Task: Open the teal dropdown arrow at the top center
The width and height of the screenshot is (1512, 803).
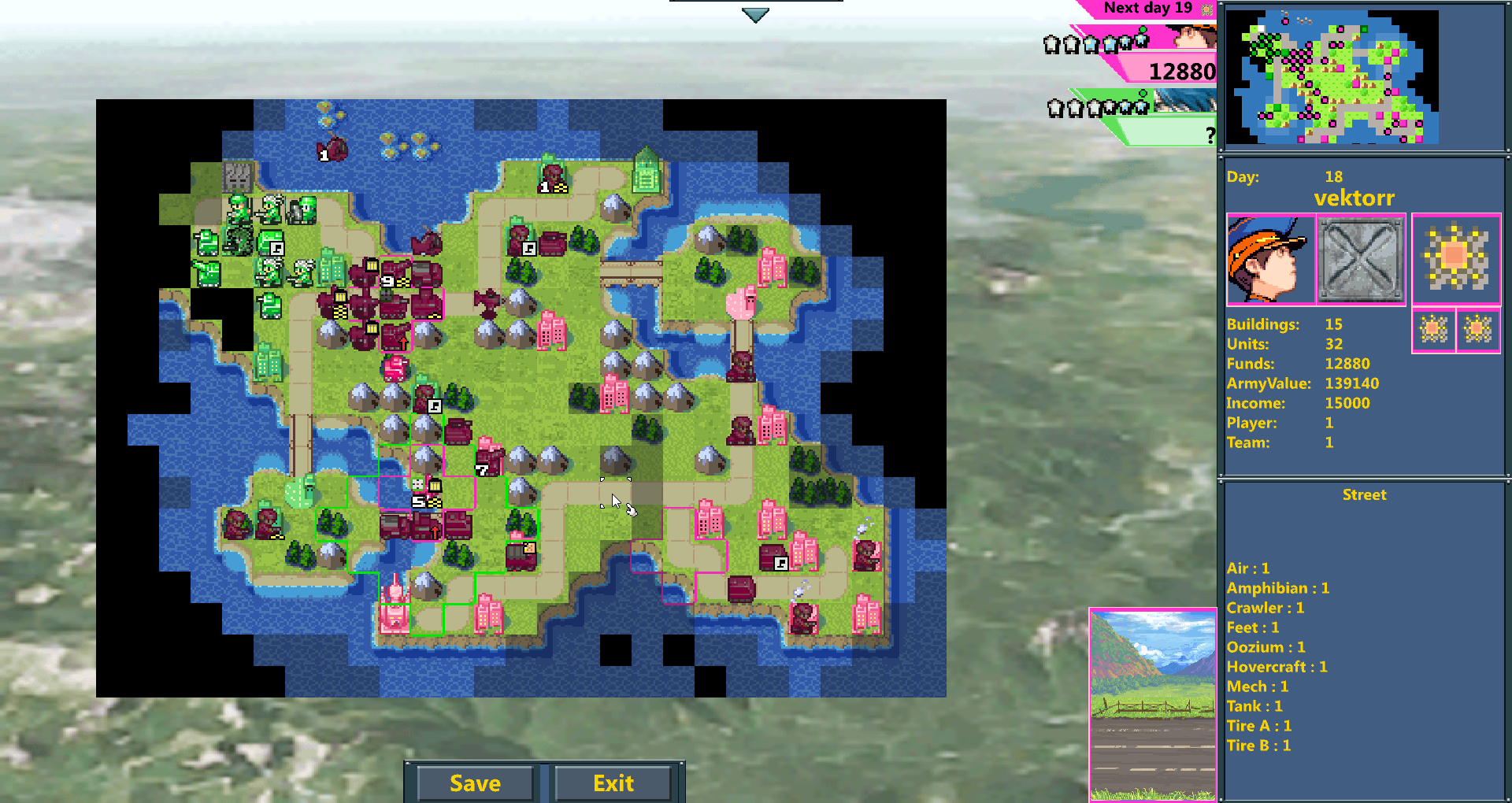Action: 754,13
